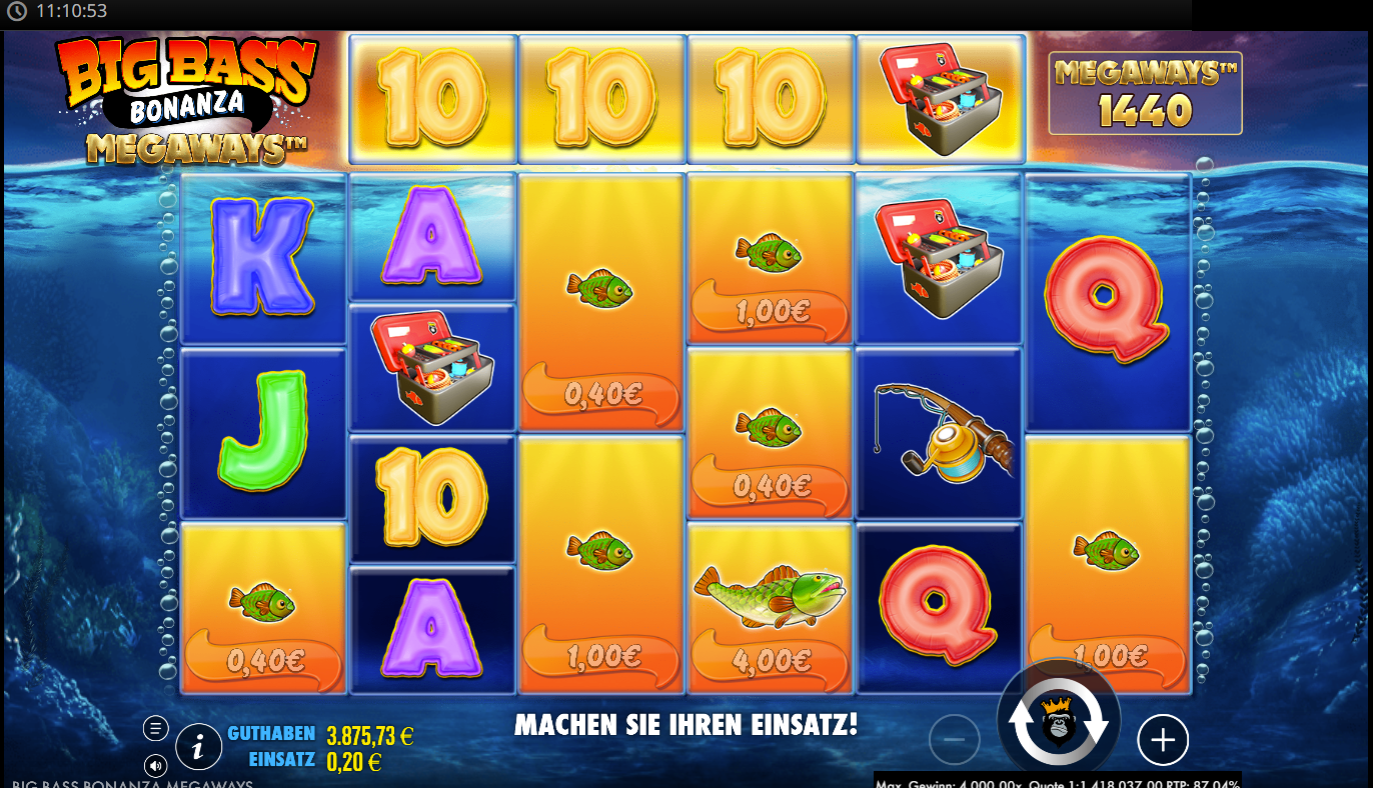Open settings from the triple-line menu icon
The image size is (1373, 788).
(x=155, y=728)
